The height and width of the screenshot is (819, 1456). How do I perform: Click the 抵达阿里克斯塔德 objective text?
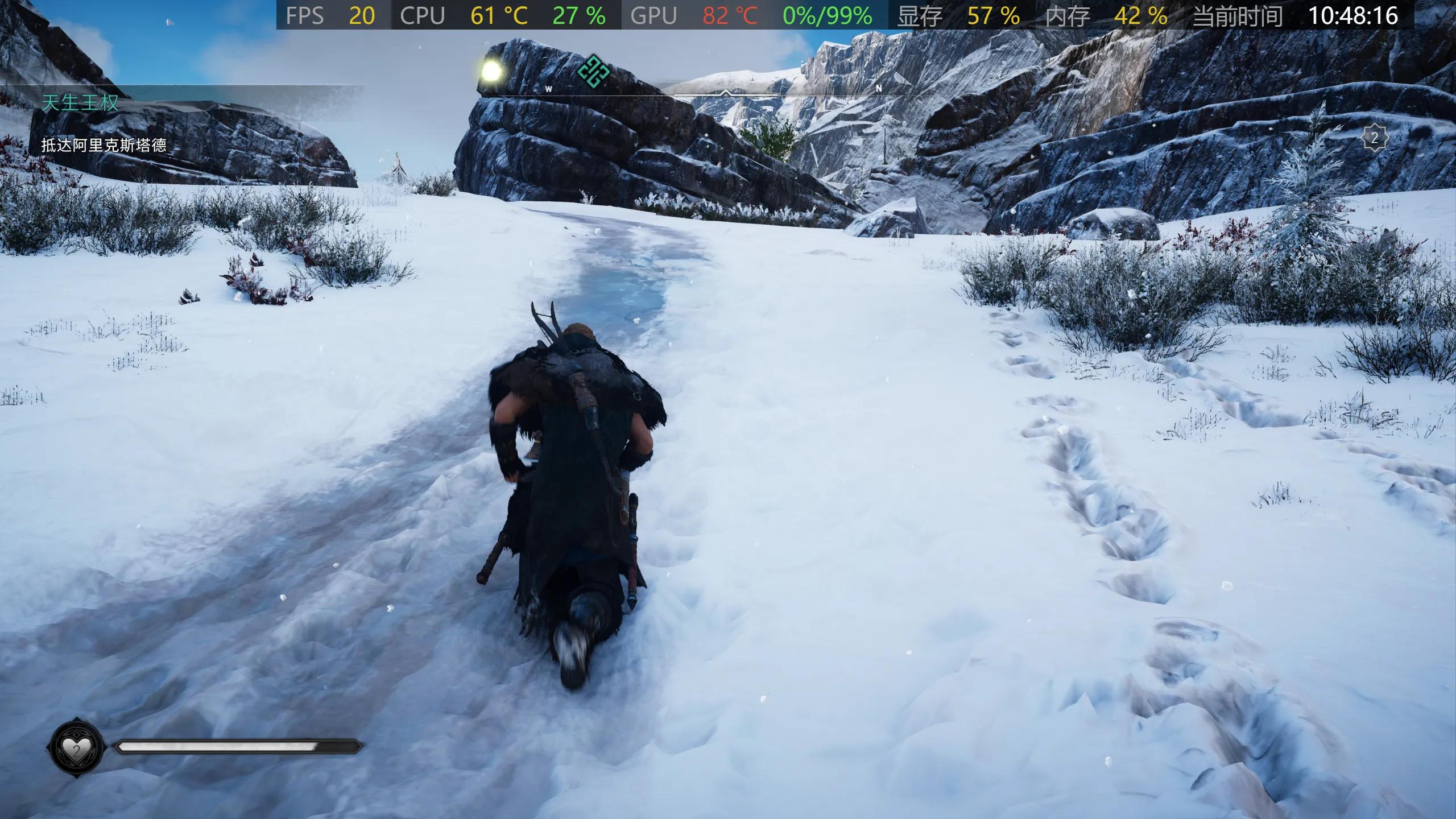pyautogui.click(x=104, y=146)
